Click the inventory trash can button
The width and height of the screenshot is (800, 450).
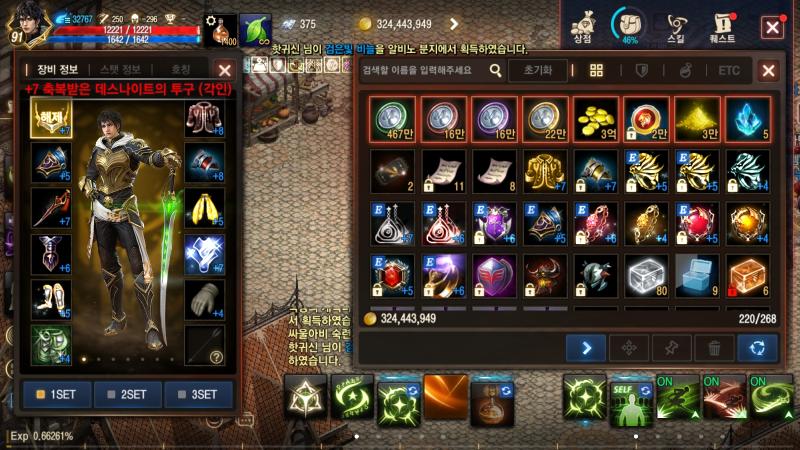[714, 348]
